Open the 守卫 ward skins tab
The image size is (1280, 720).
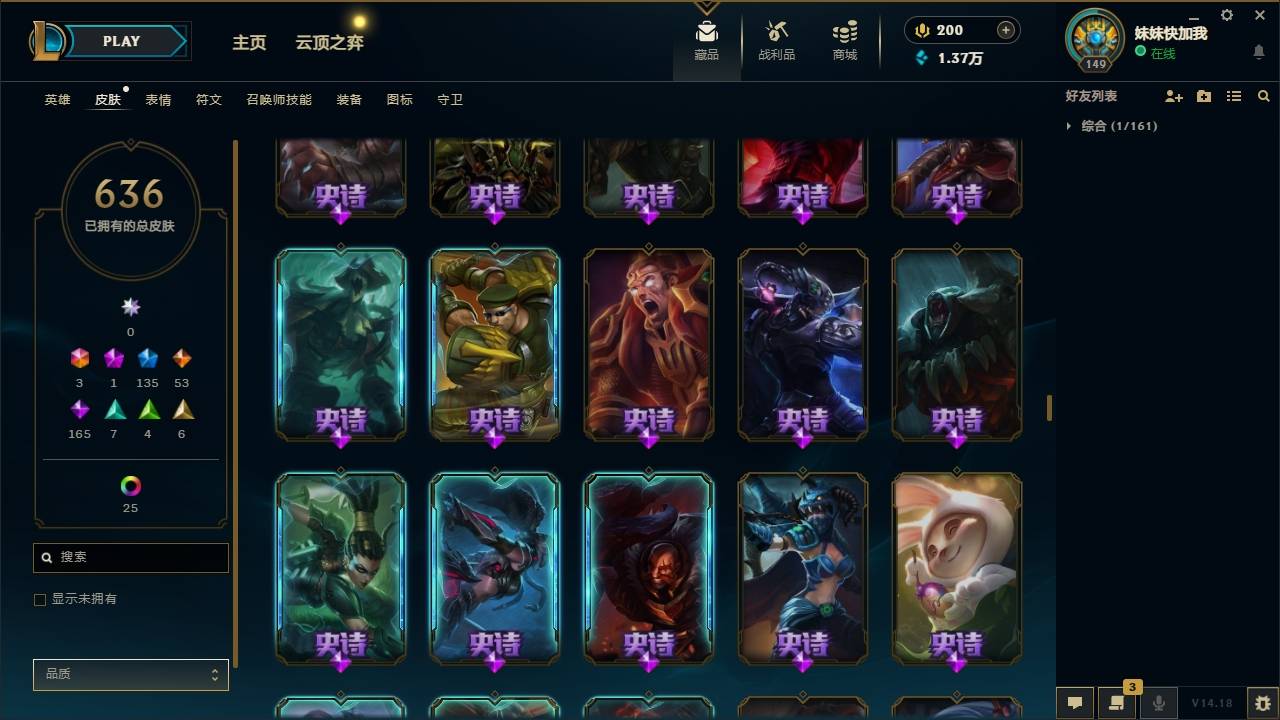450,99
